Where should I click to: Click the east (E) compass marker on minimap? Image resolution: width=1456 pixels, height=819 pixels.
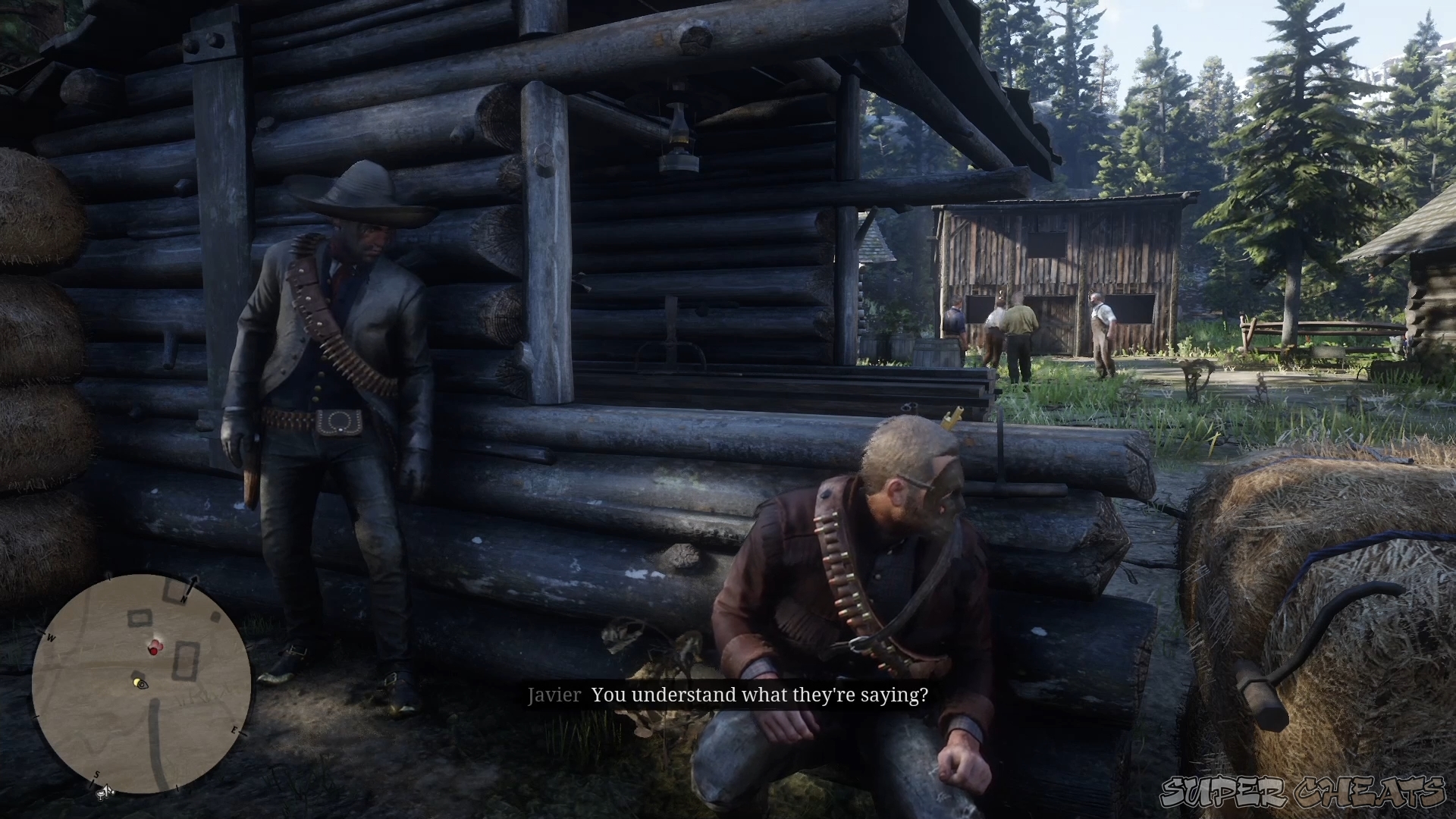pos(234,730)
